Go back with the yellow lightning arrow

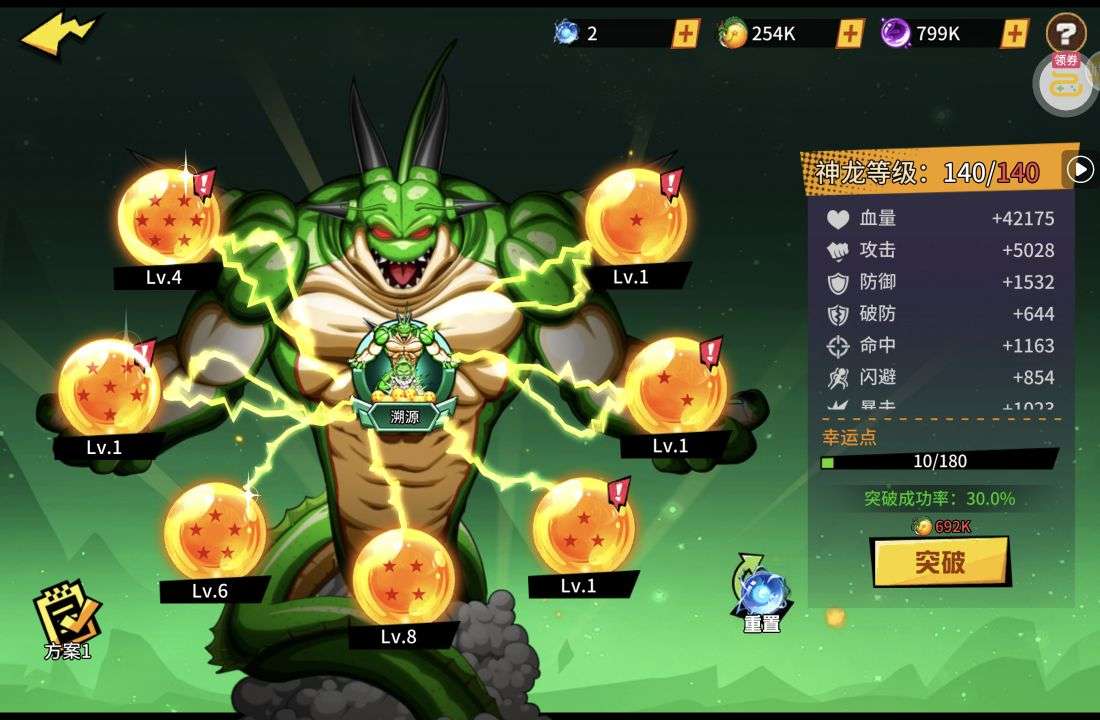click(58, 33)
